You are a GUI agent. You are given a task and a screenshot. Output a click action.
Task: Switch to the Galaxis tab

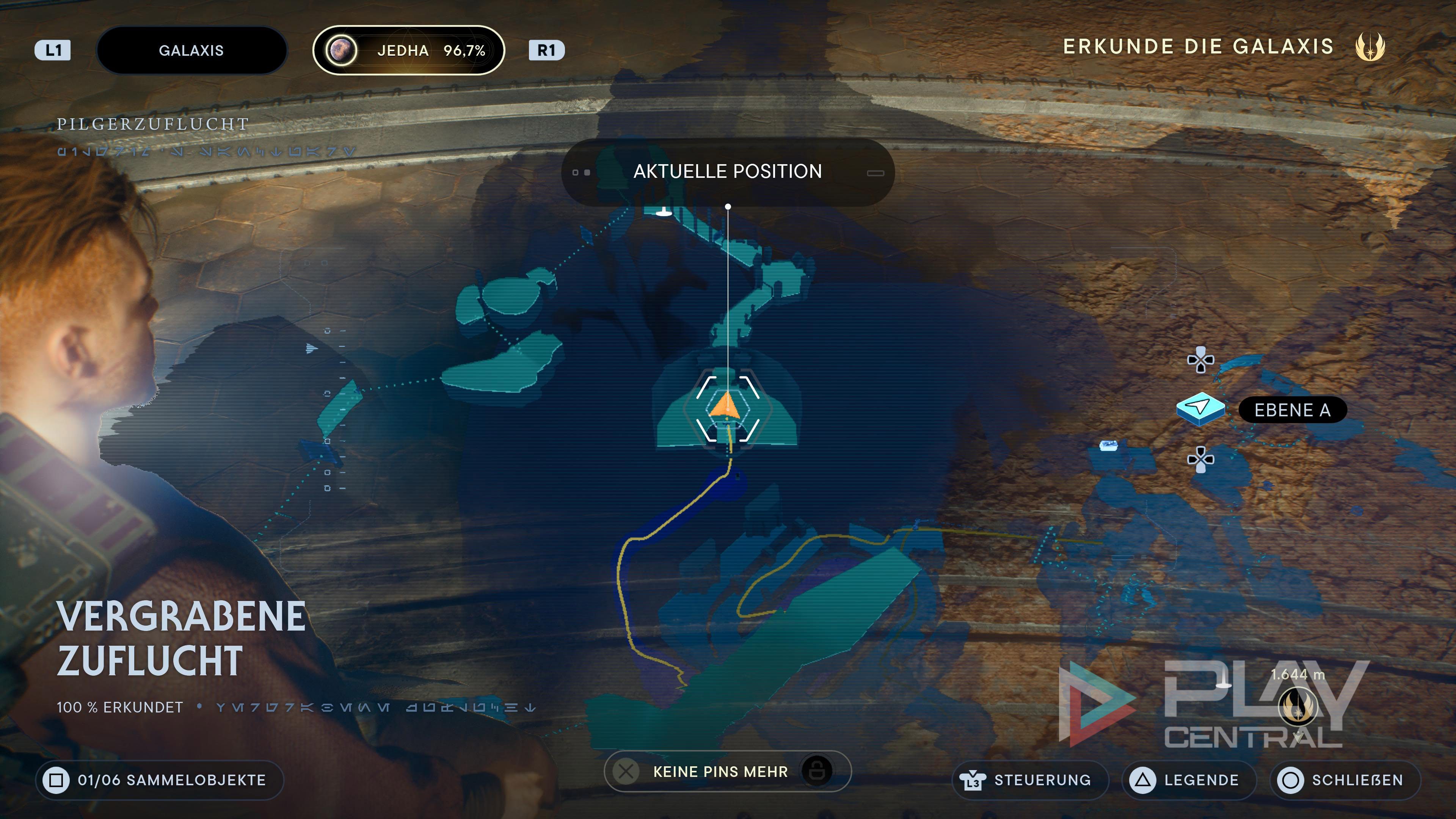pos(191,50)
